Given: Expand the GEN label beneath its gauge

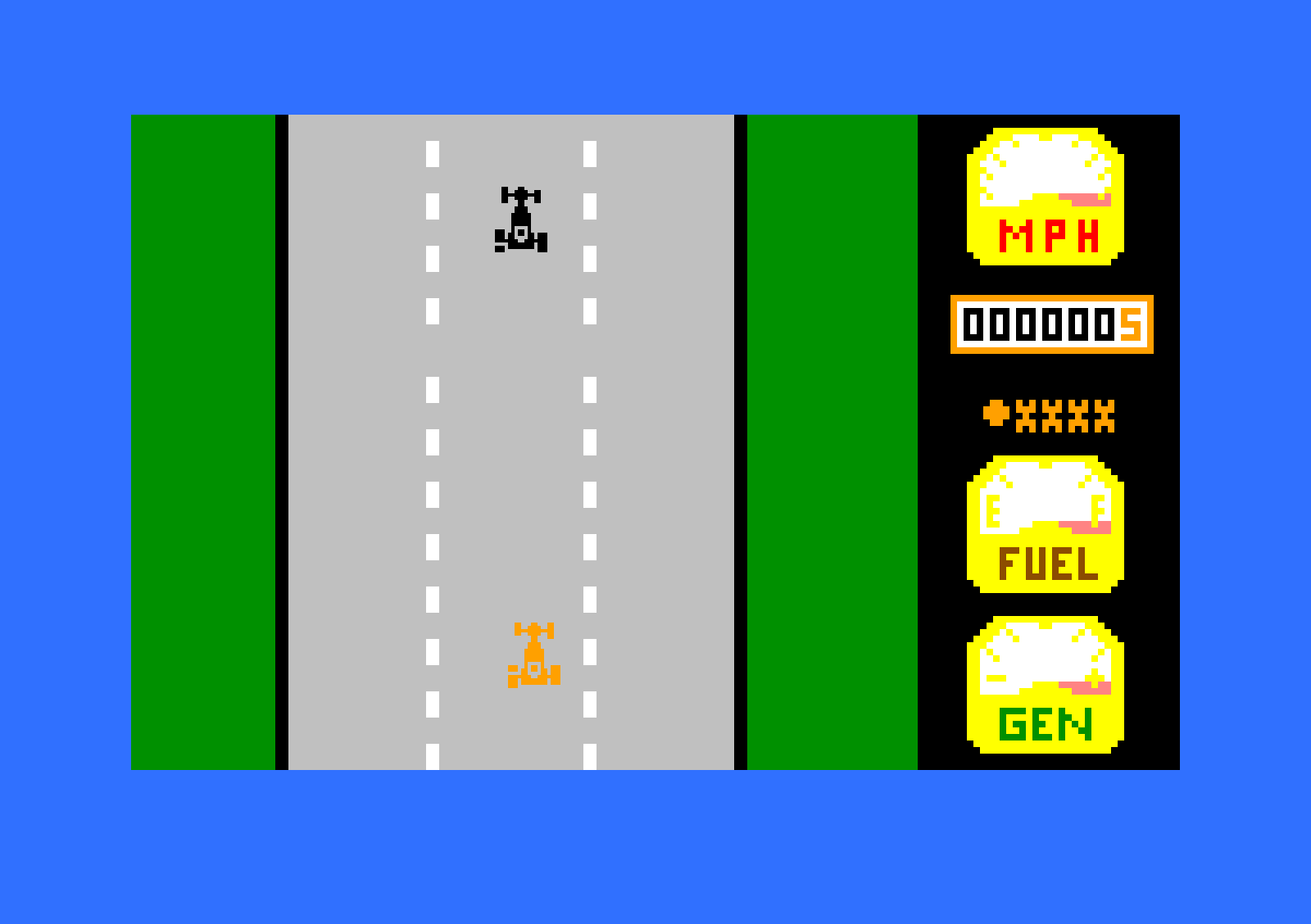Looking at the screenshot, I should coord(1046,722).
